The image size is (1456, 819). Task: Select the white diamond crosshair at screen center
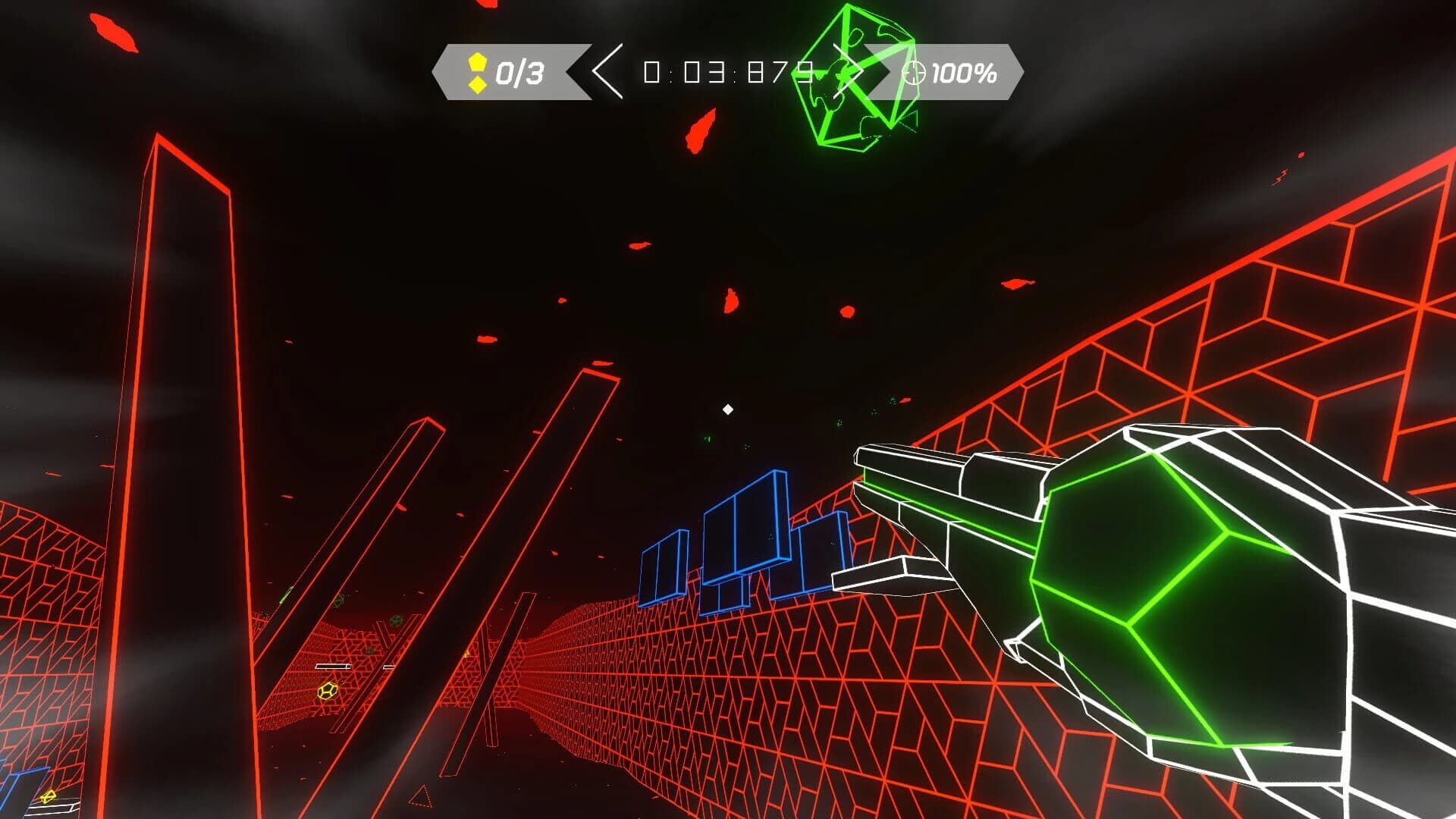[x=728, y=408]
